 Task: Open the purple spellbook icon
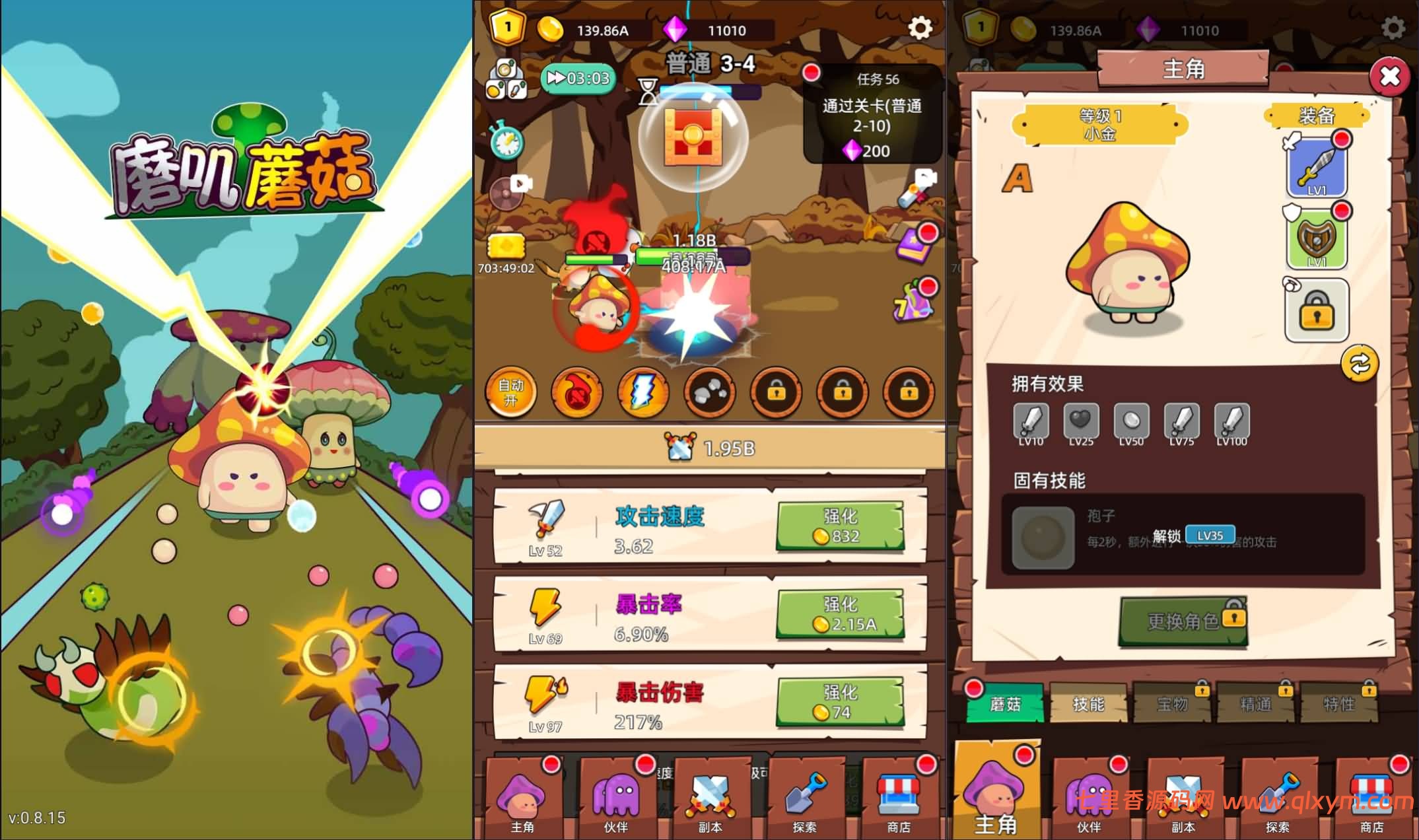[915, 244]
